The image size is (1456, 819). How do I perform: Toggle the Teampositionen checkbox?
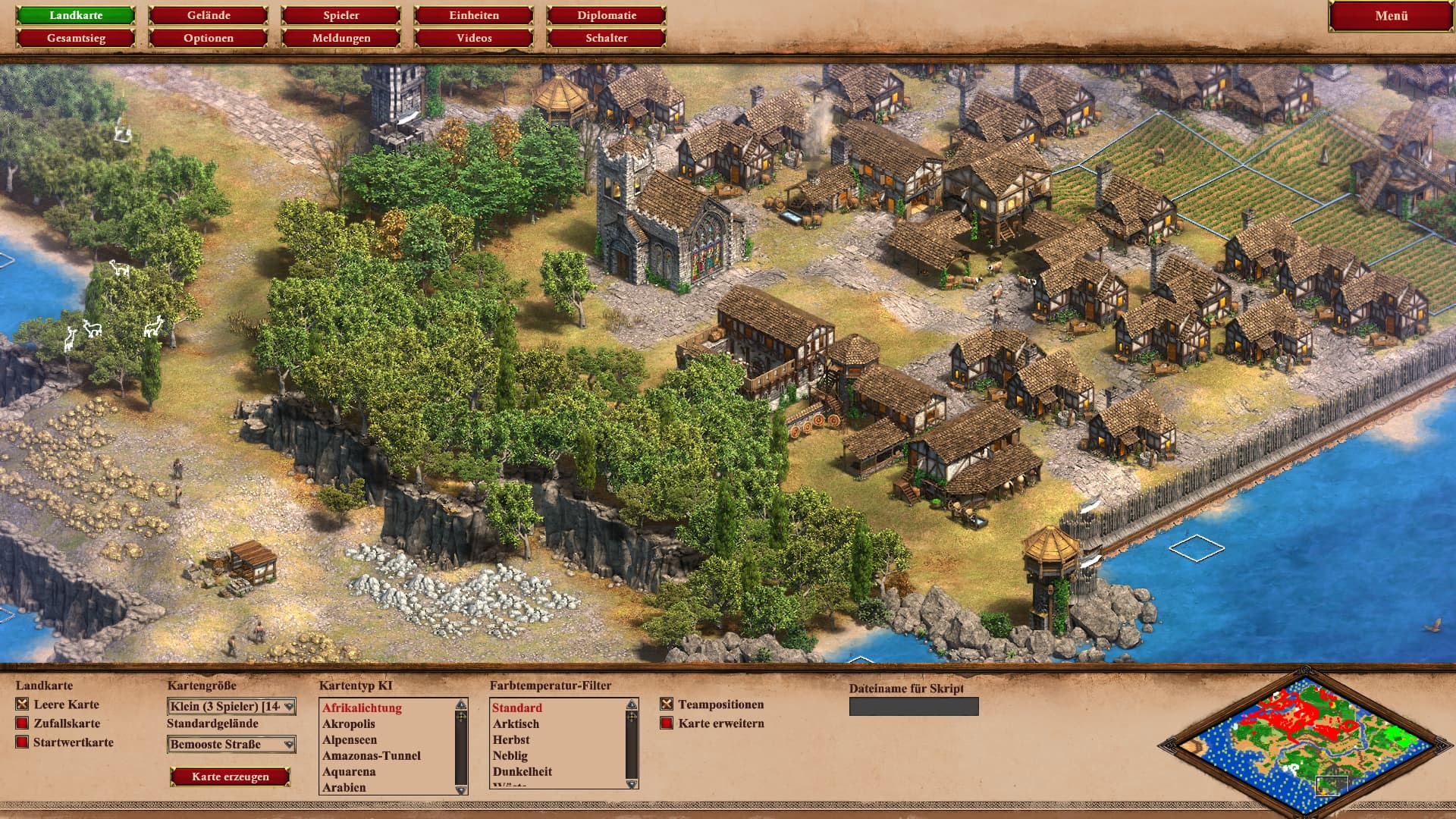(x=667, y=704)
